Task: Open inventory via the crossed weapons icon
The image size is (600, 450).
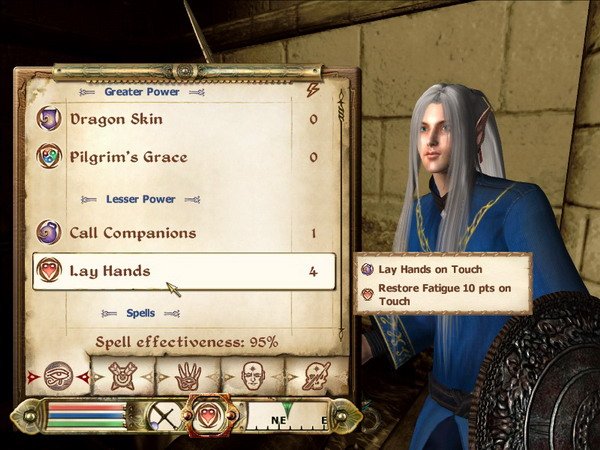Action: click(162, 414)
